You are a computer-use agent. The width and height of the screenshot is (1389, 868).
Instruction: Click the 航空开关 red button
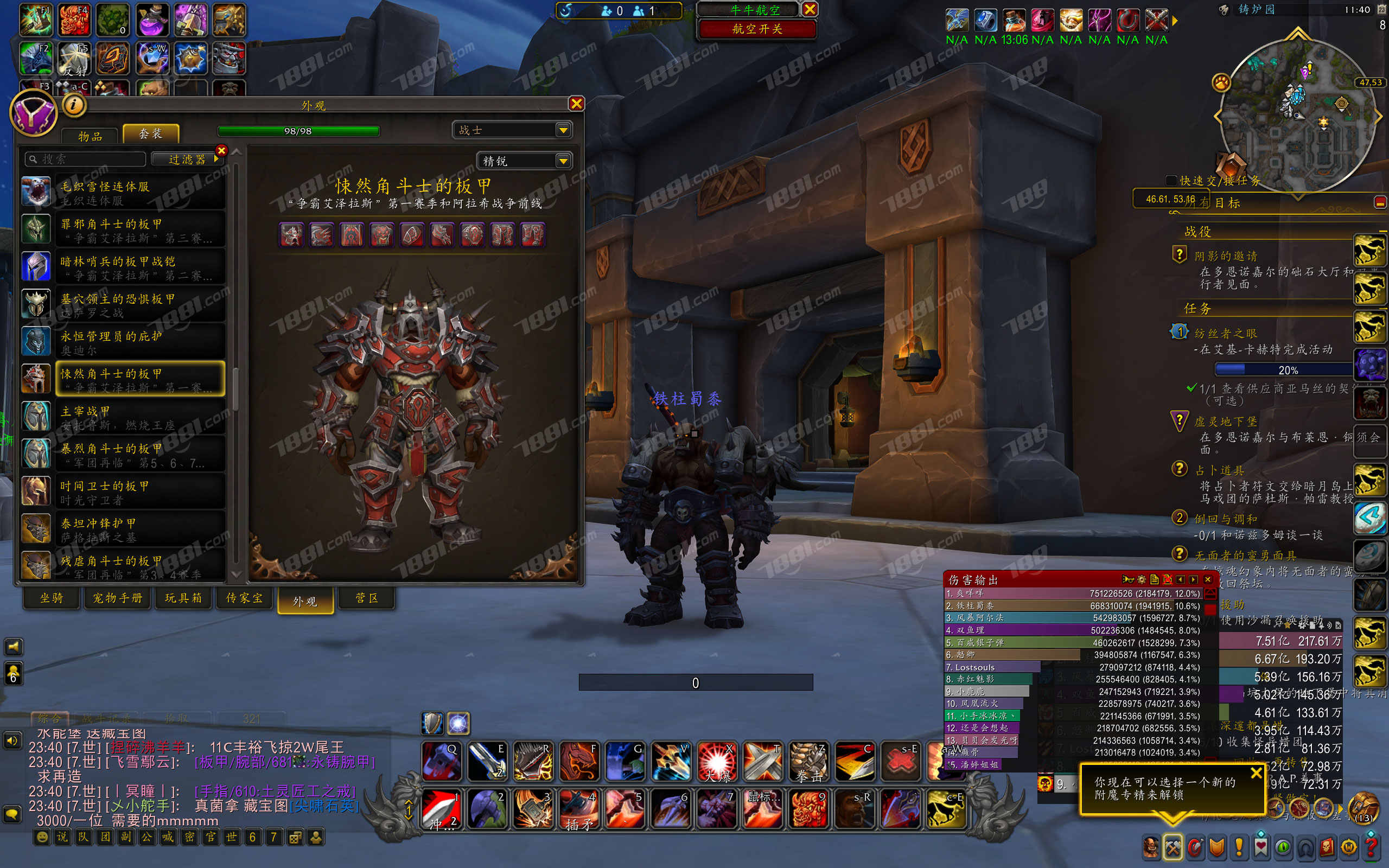coord(756,29)
